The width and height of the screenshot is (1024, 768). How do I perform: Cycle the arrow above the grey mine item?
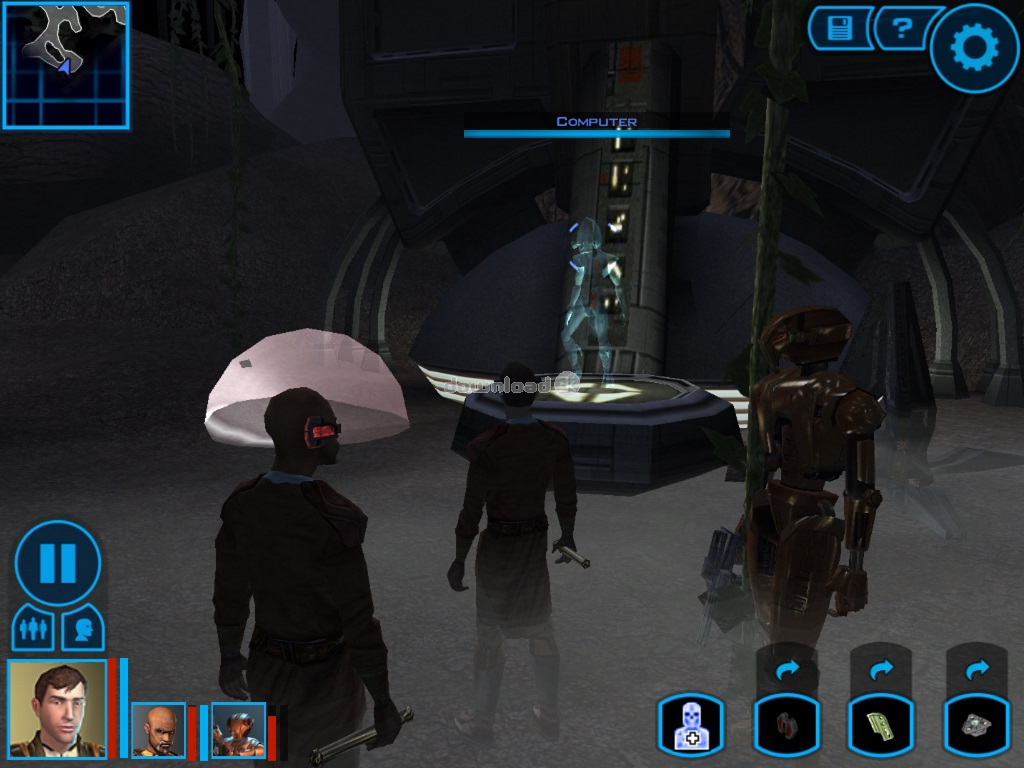coord(977,669)
